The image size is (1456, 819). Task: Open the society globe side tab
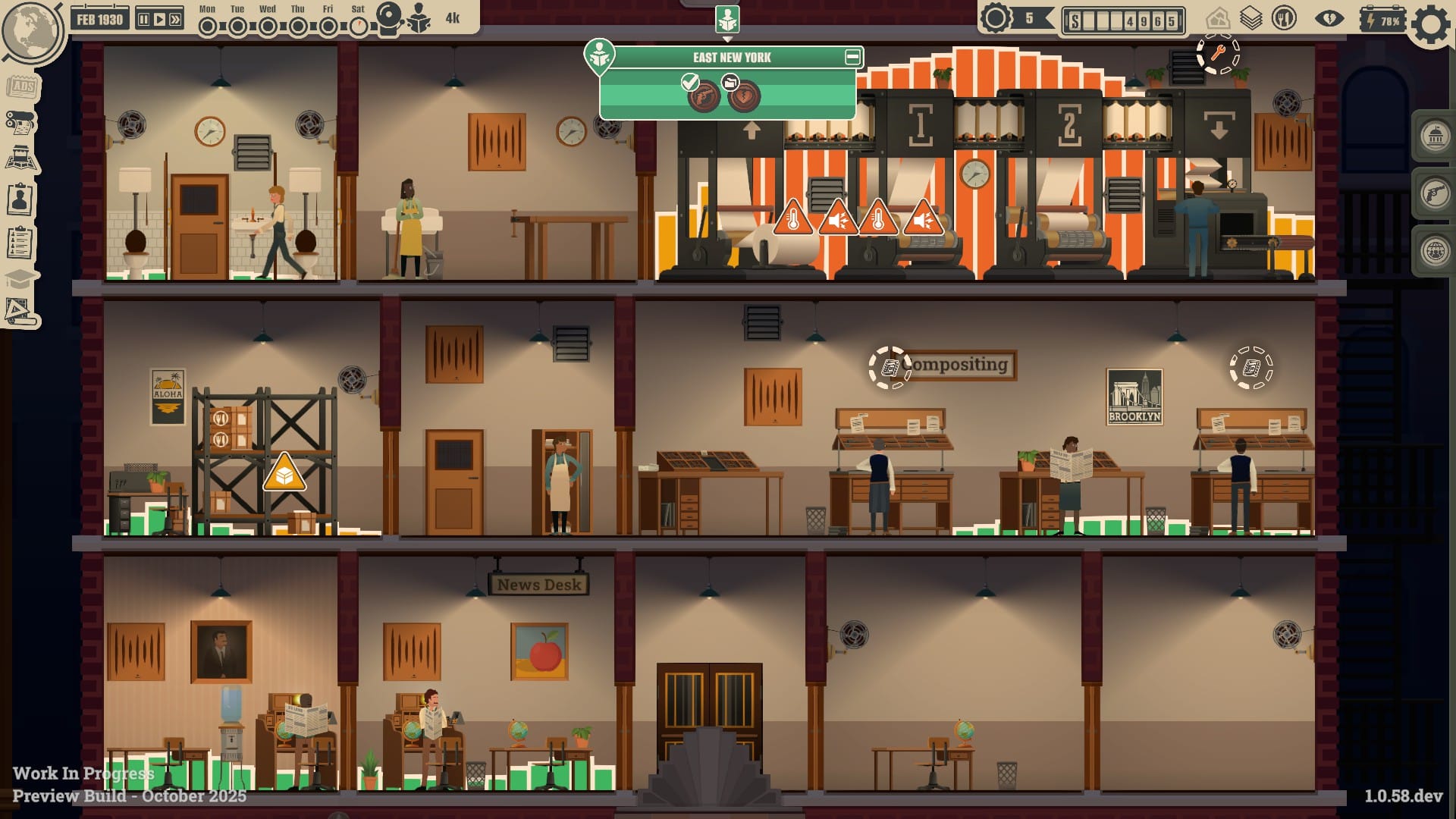1435,252
